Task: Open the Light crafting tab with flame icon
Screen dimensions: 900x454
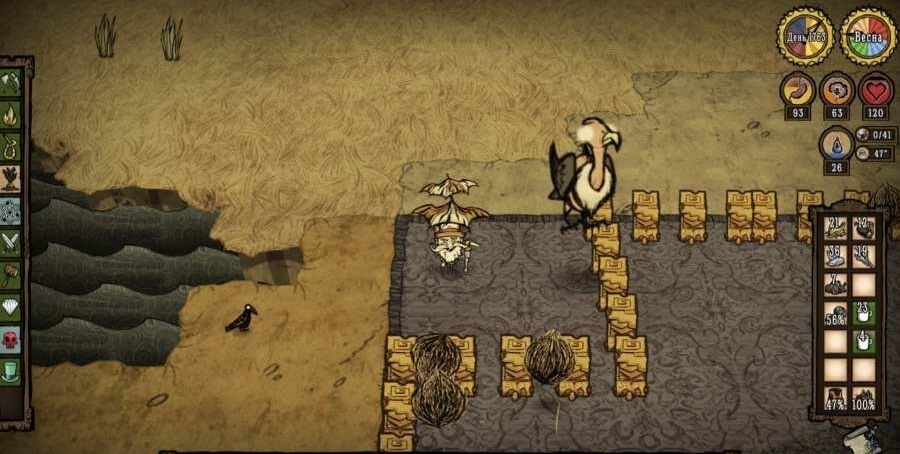Action: (x=11, y=114)
